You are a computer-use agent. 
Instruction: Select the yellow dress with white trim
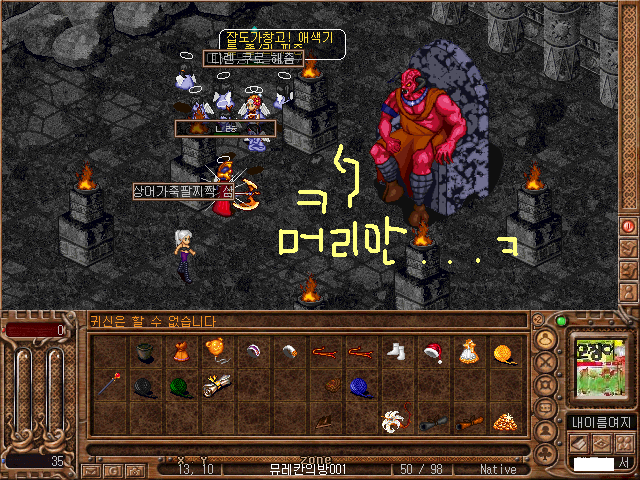point(468,351)
